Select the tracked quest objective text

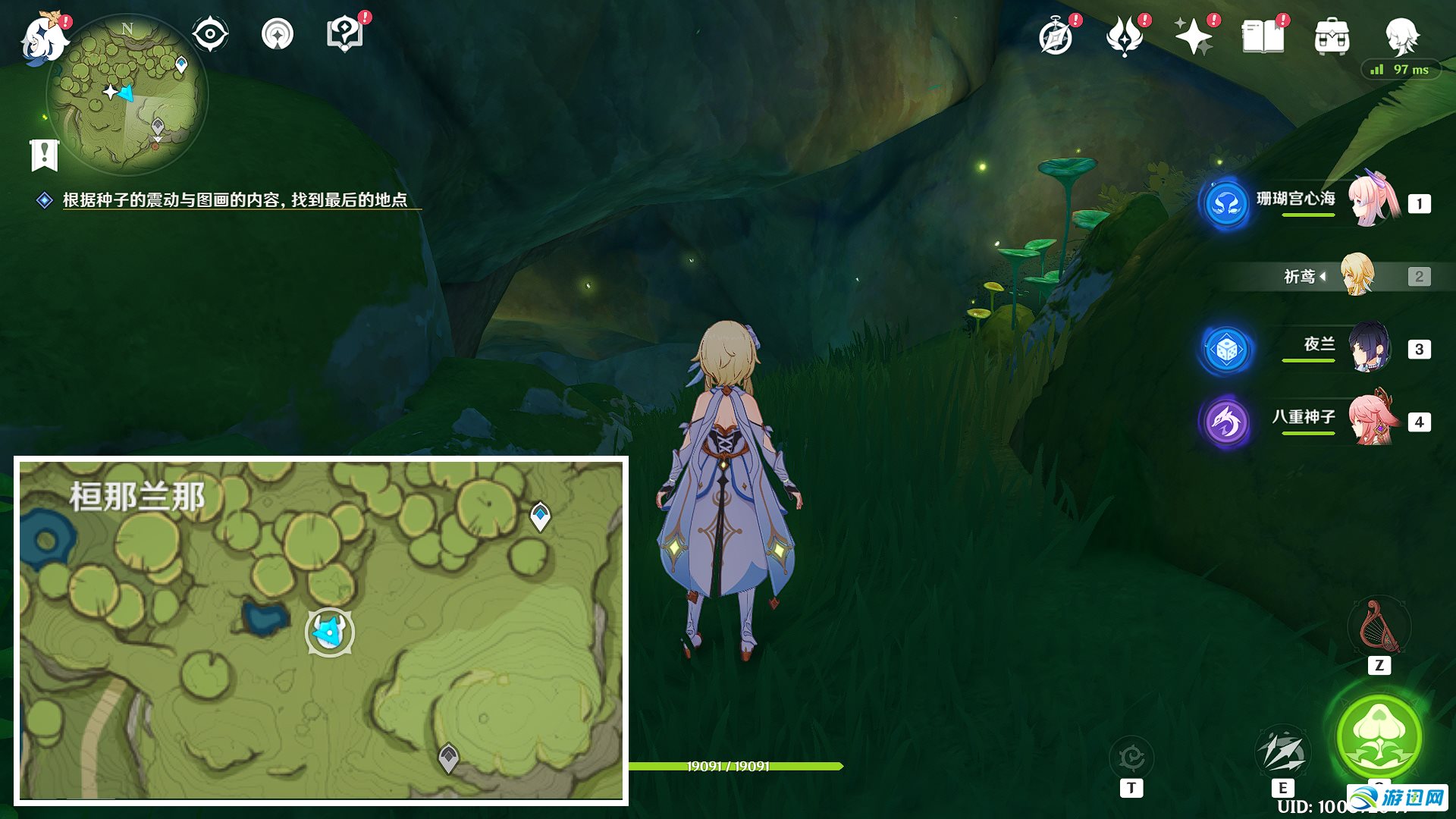[235, 200]
